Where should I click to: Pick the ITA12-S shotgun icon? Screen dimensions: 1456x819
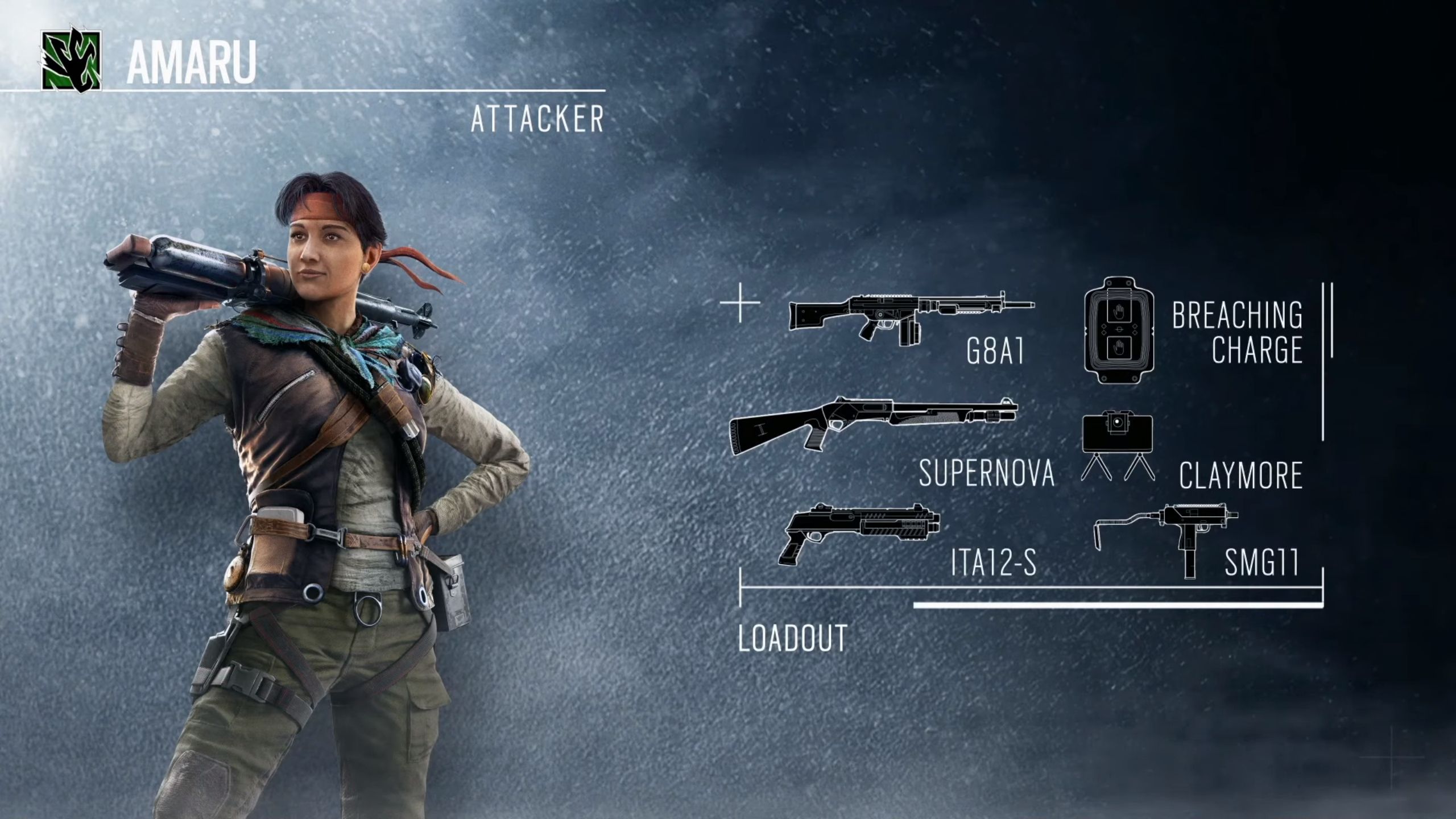[860, 532]
